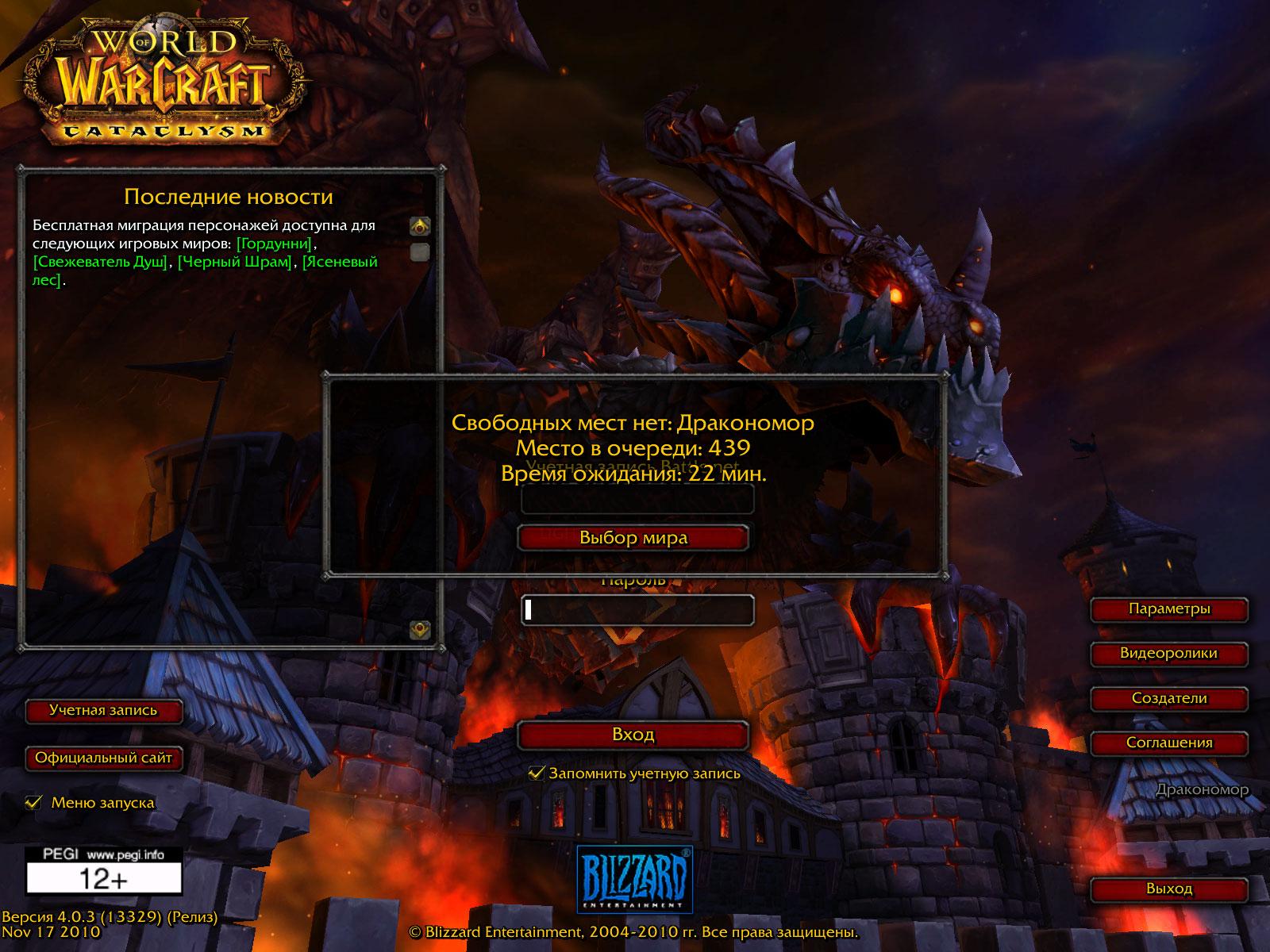Viewport: 1270px width, 952px height.
Task: Click the "Вход" login button
Action: pos(633,735)
